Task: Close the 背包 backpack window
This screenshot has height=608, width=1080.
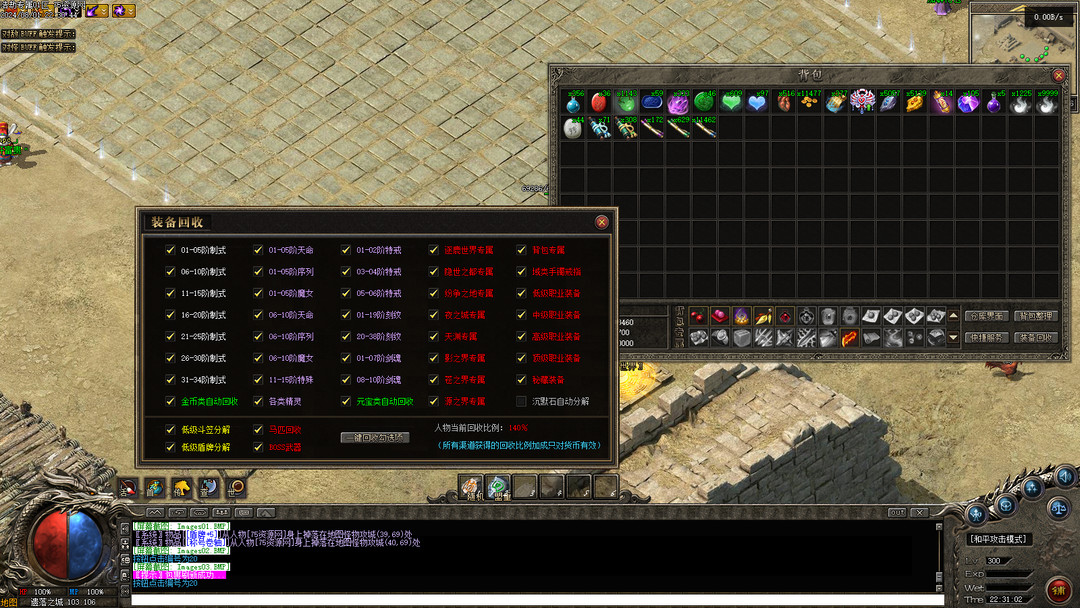Action: click(x=1059, y=75)
